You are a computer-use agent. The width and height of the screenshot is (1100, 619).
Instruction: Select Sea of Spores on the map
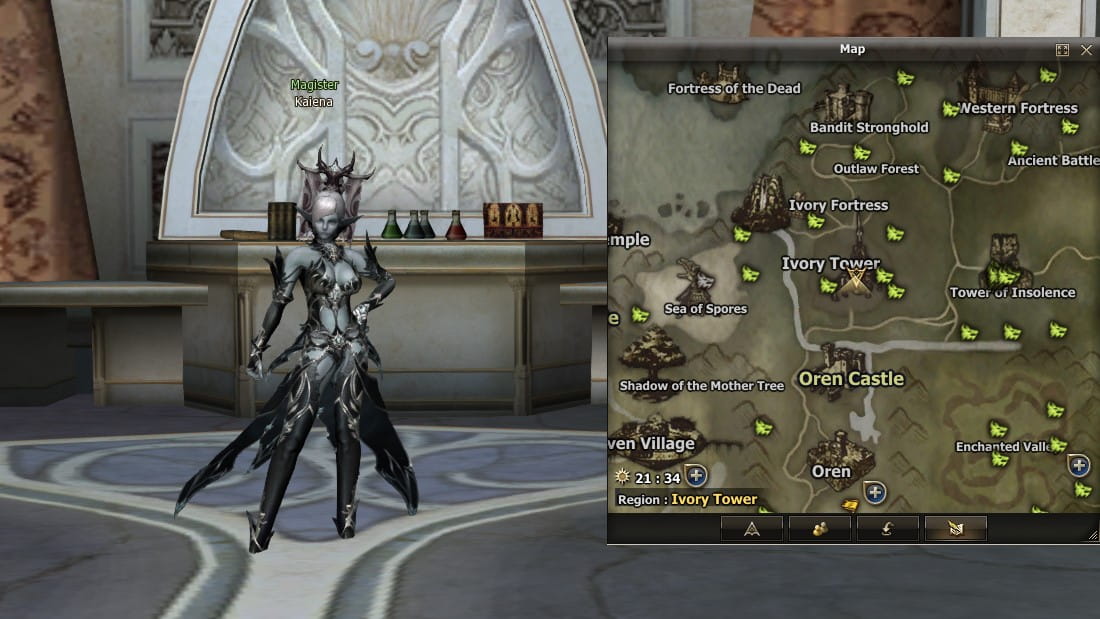click(705, 309)
